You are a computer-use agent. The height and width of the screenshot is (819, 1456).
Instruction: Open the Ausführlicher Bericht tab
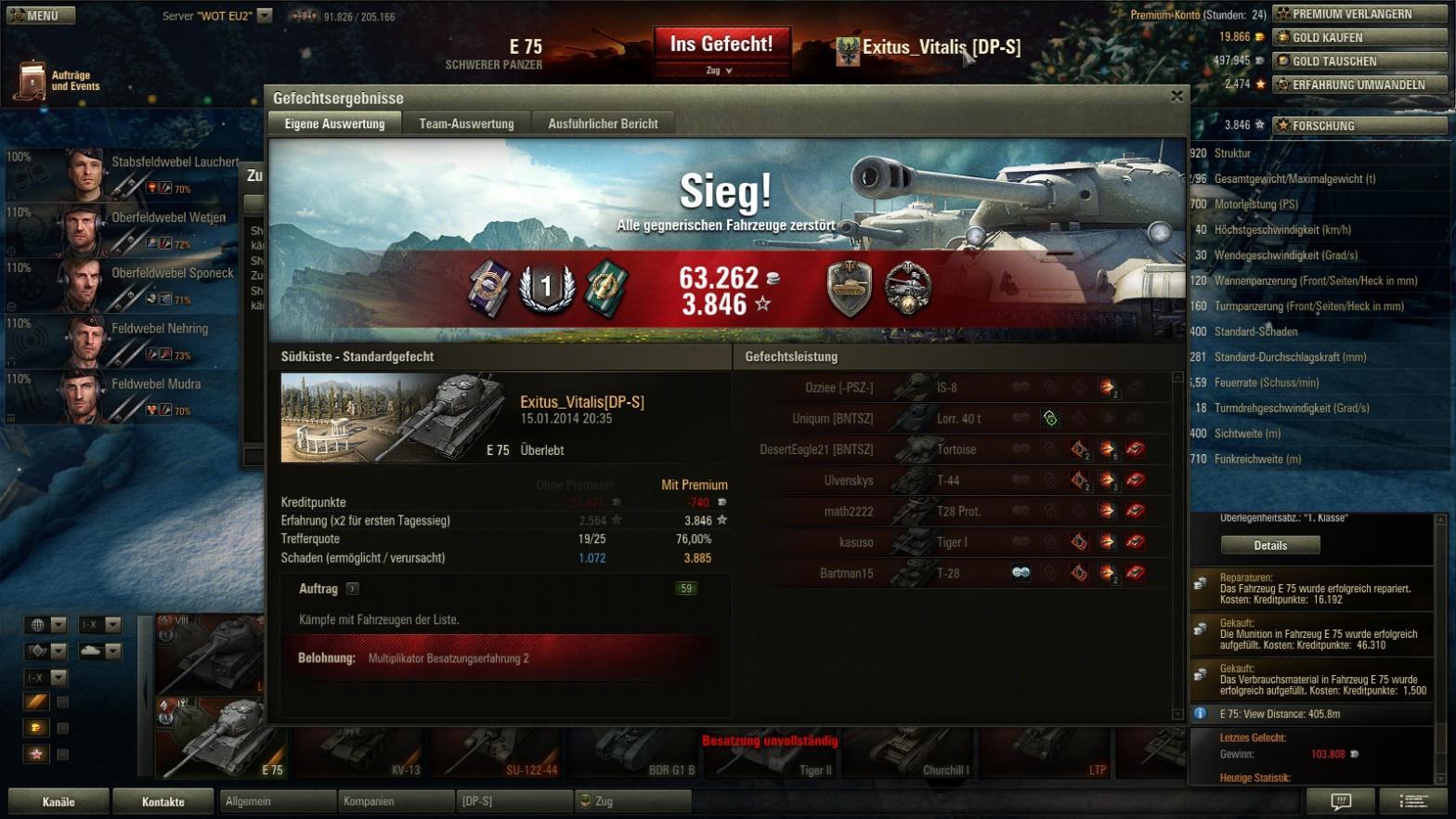coord(603,123)
